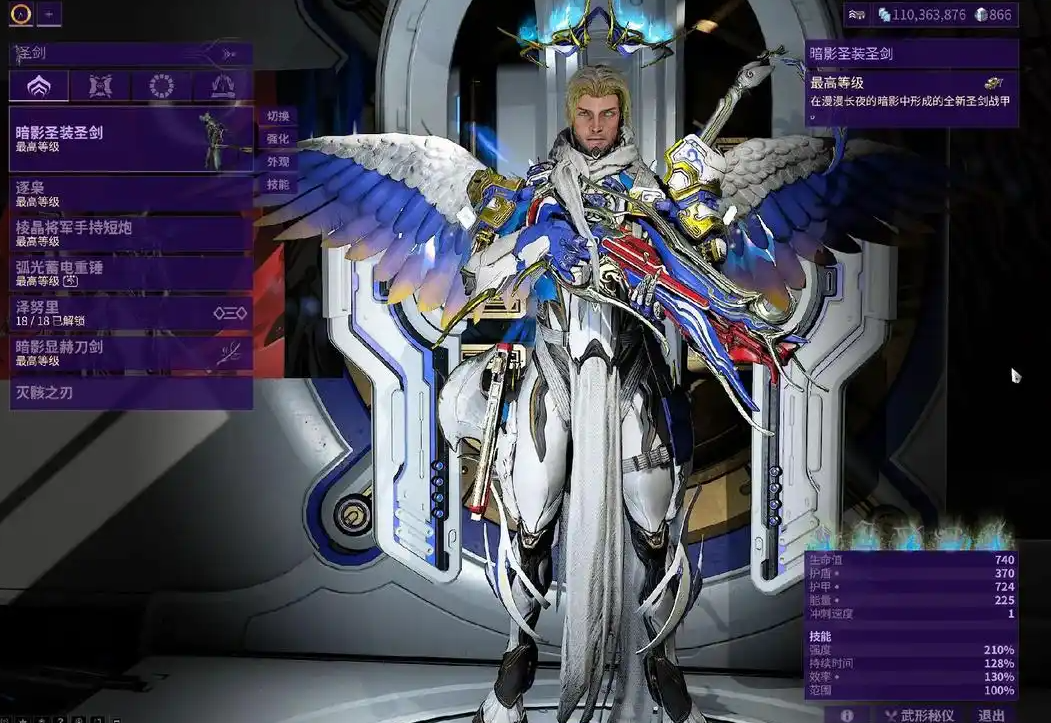
Task: Open the 技能 (abilities) menu
Action: [277, 185]
